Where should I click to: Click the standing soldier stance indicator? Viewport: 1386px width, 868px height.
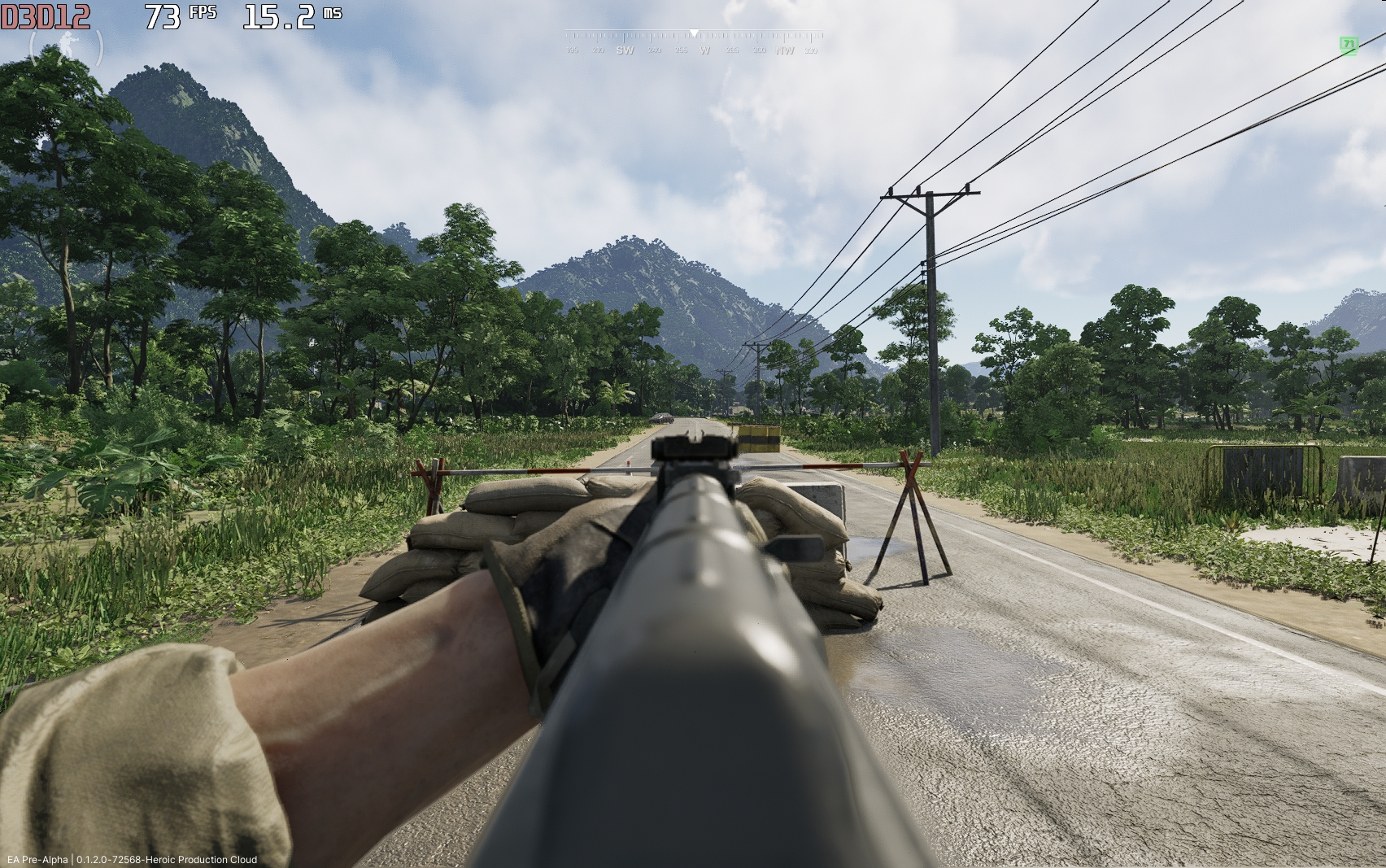67,49
